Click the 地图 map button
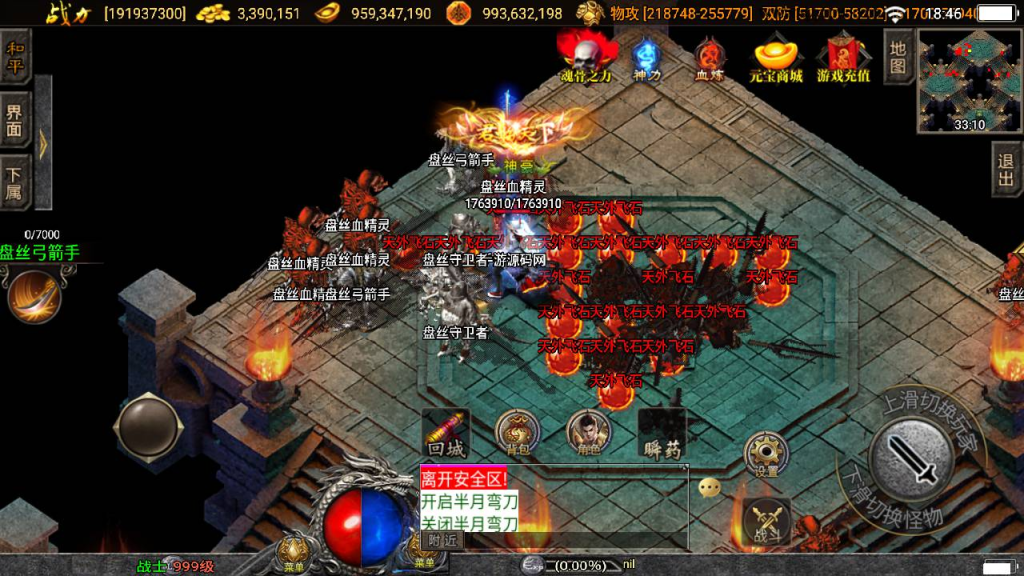The width and height of the screenshot is (1024, 576). 898,56
